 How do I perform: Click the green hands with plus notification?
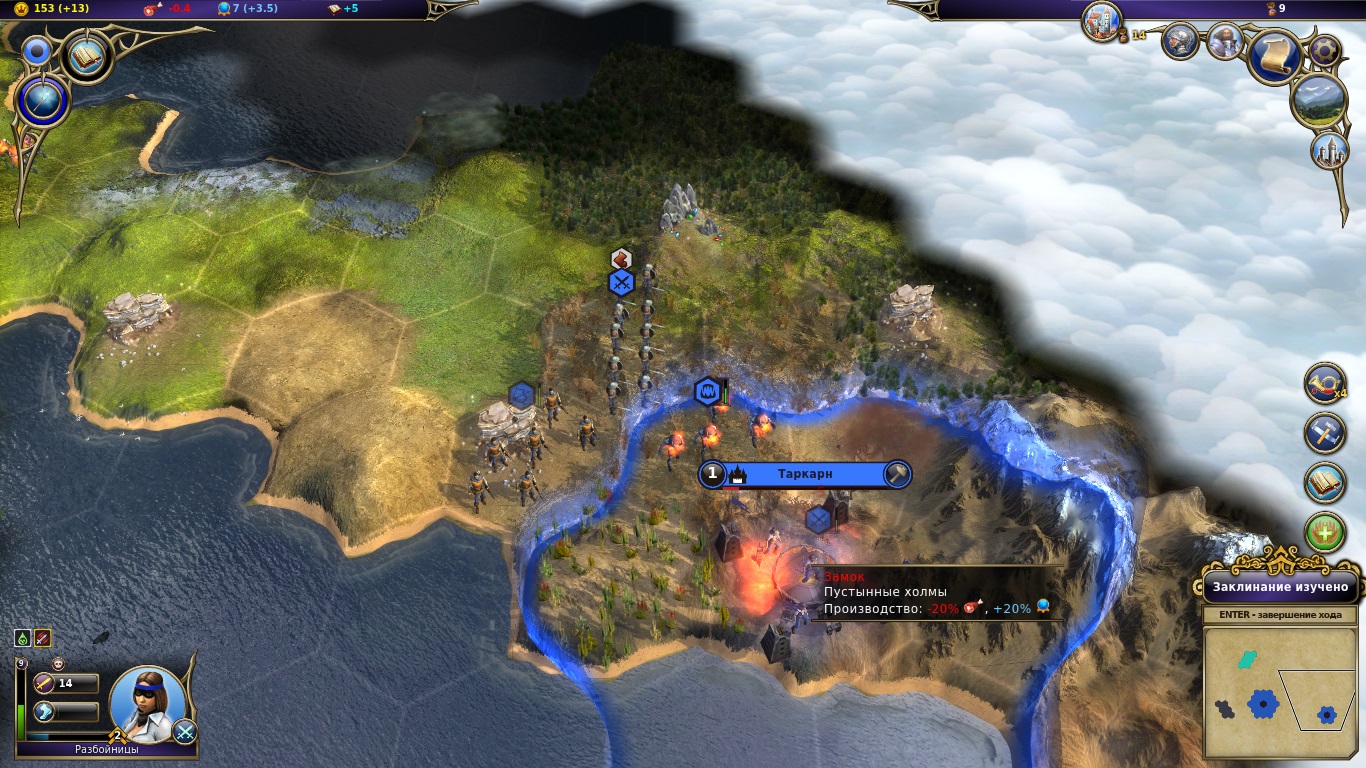[1325, 532]
